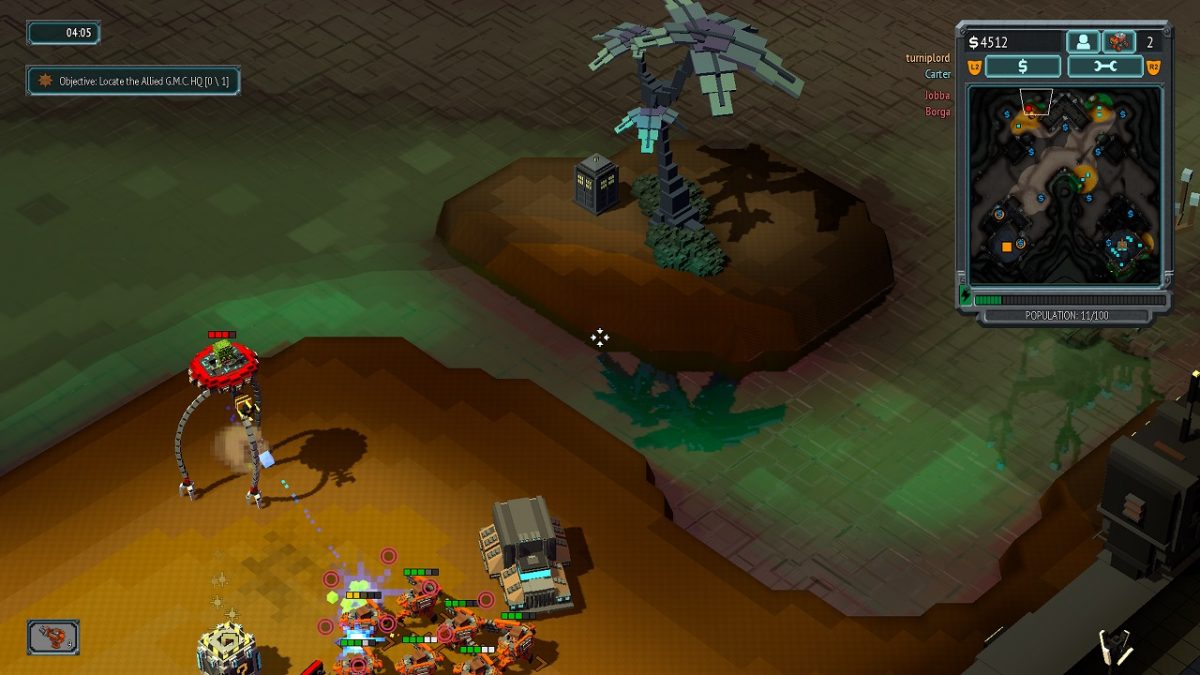The image size is (1200, 675).
Task: Click the orange square marker on minimap
Action: pyautogui.click(x=1006, y=246)
